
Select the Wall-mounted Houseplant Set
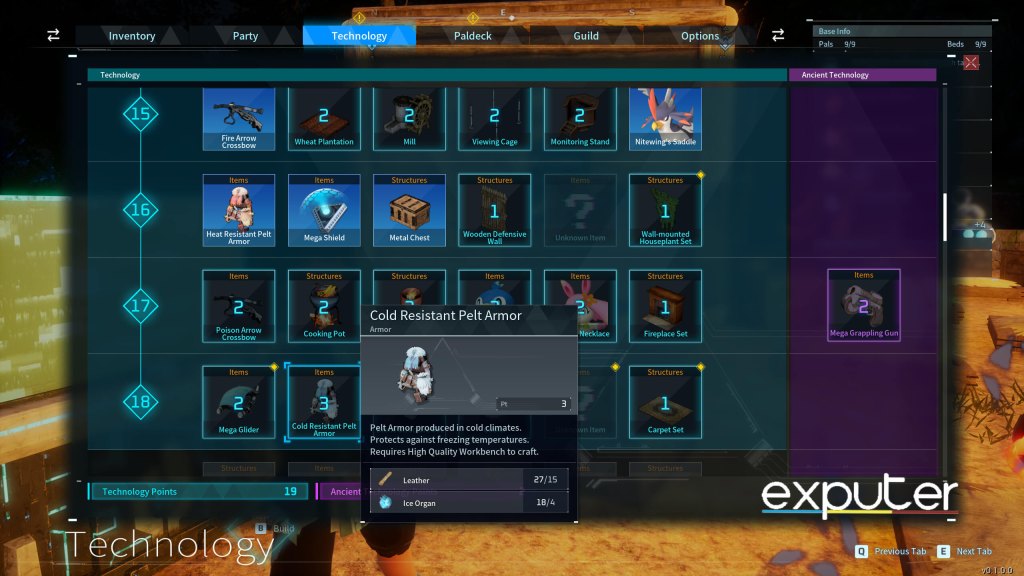(665, 210)
